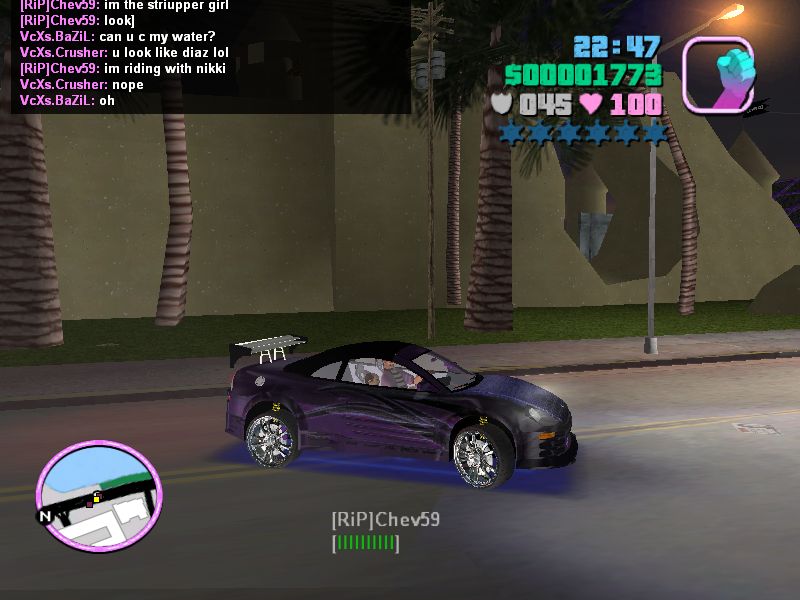800x600 pixels.
Task: Select the fist weapon icon
Action: click(x=717, y=74)
